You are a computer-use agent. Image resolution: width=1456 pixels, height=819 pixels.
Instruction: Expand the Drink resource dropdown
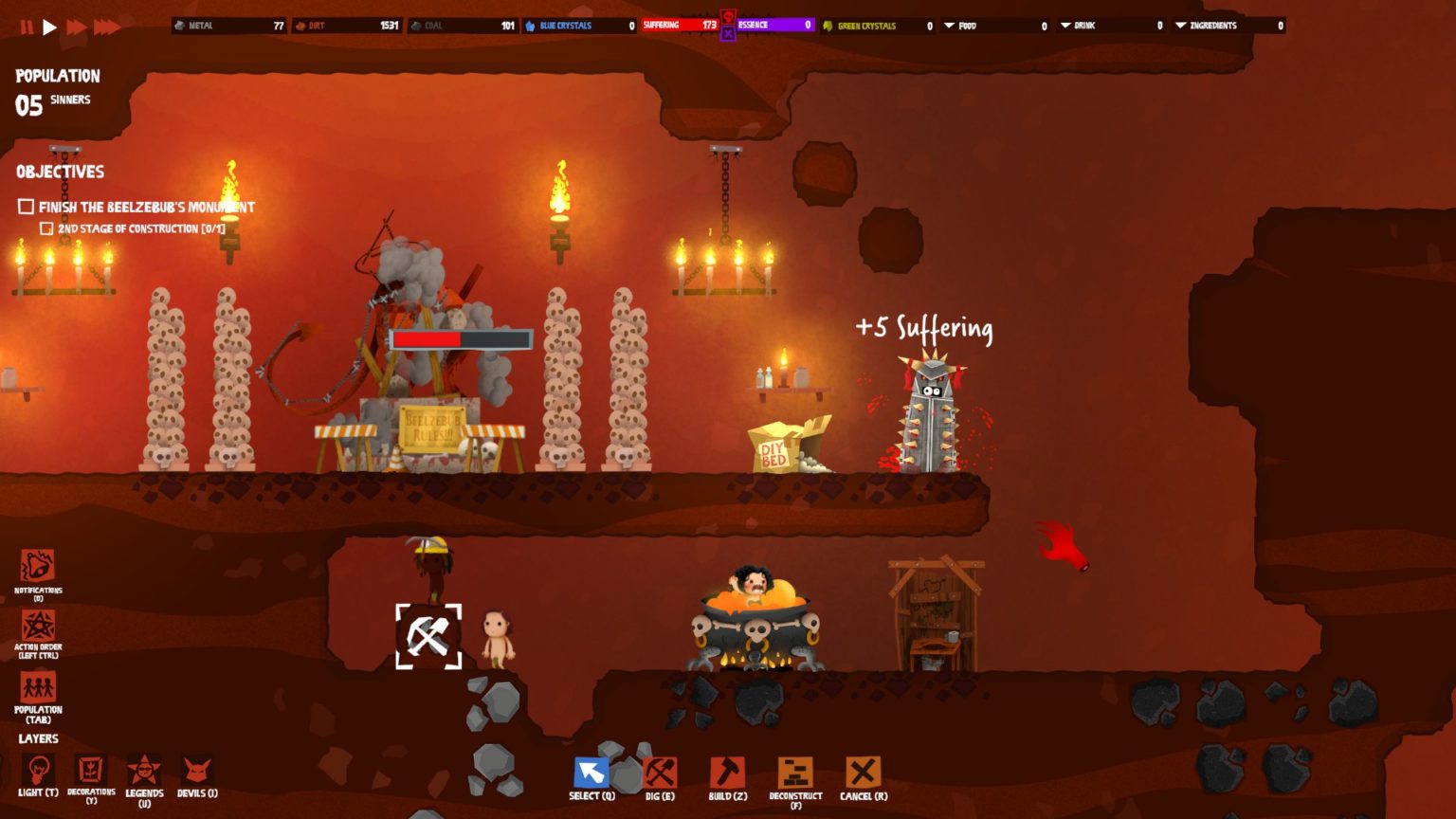(x=1065, y=26)
